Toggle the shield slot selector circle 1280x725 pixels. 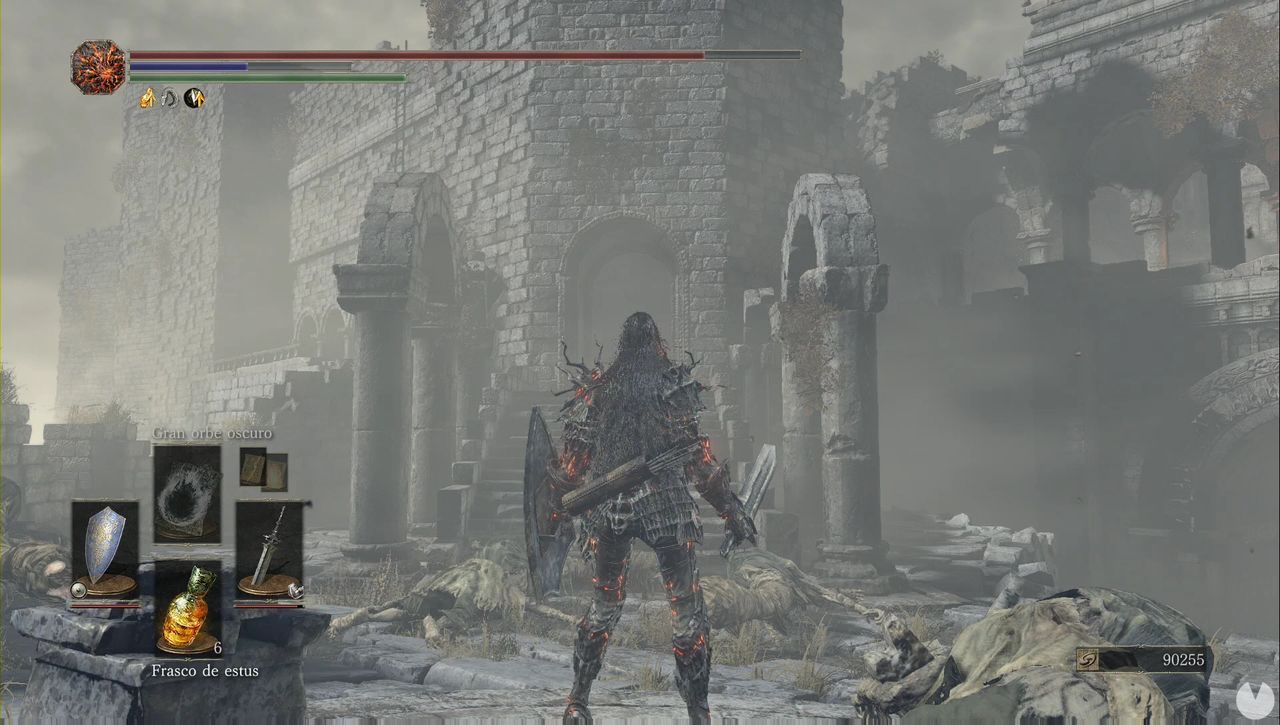pos(79,588)
